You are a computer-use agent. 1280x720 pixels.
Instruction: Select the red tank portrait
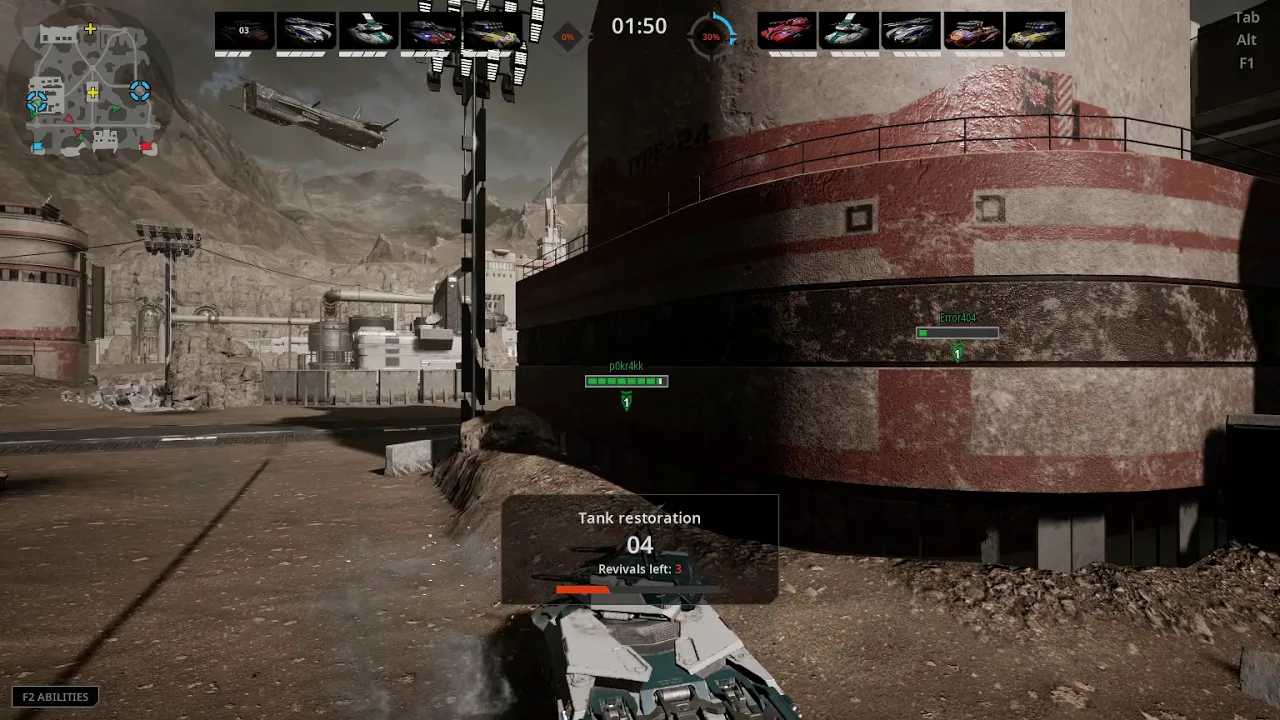pyautogui.click(x=787, y=31)
